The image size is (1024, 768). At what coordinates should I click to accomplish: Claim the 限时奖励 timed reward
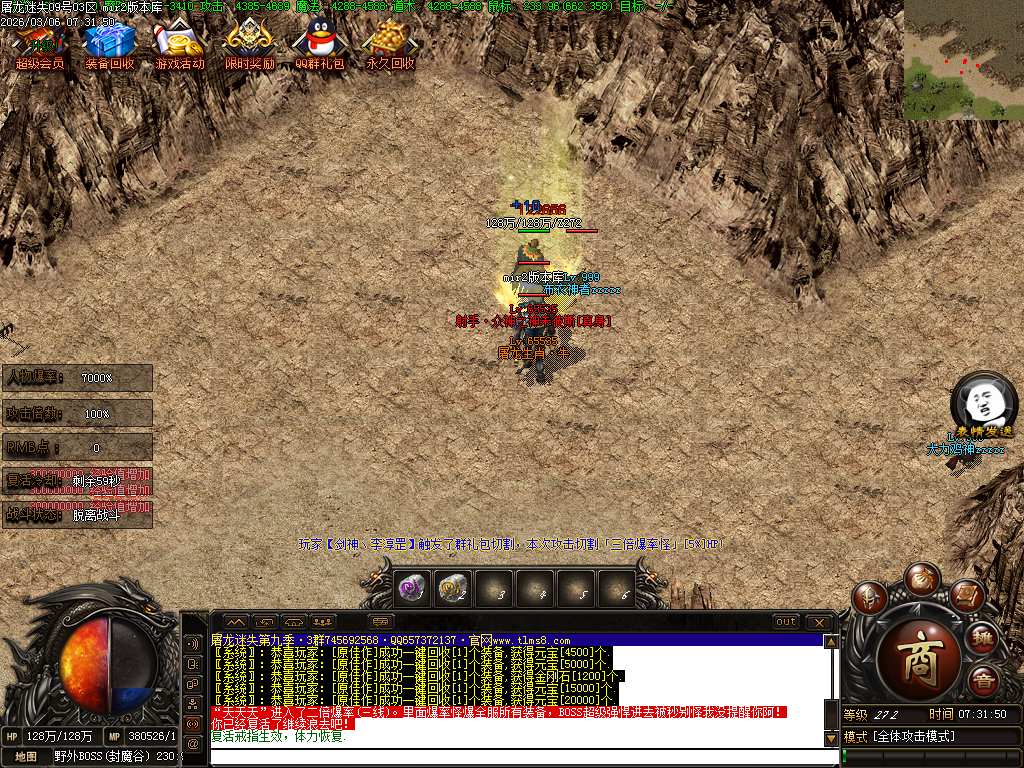pos(249,46)
